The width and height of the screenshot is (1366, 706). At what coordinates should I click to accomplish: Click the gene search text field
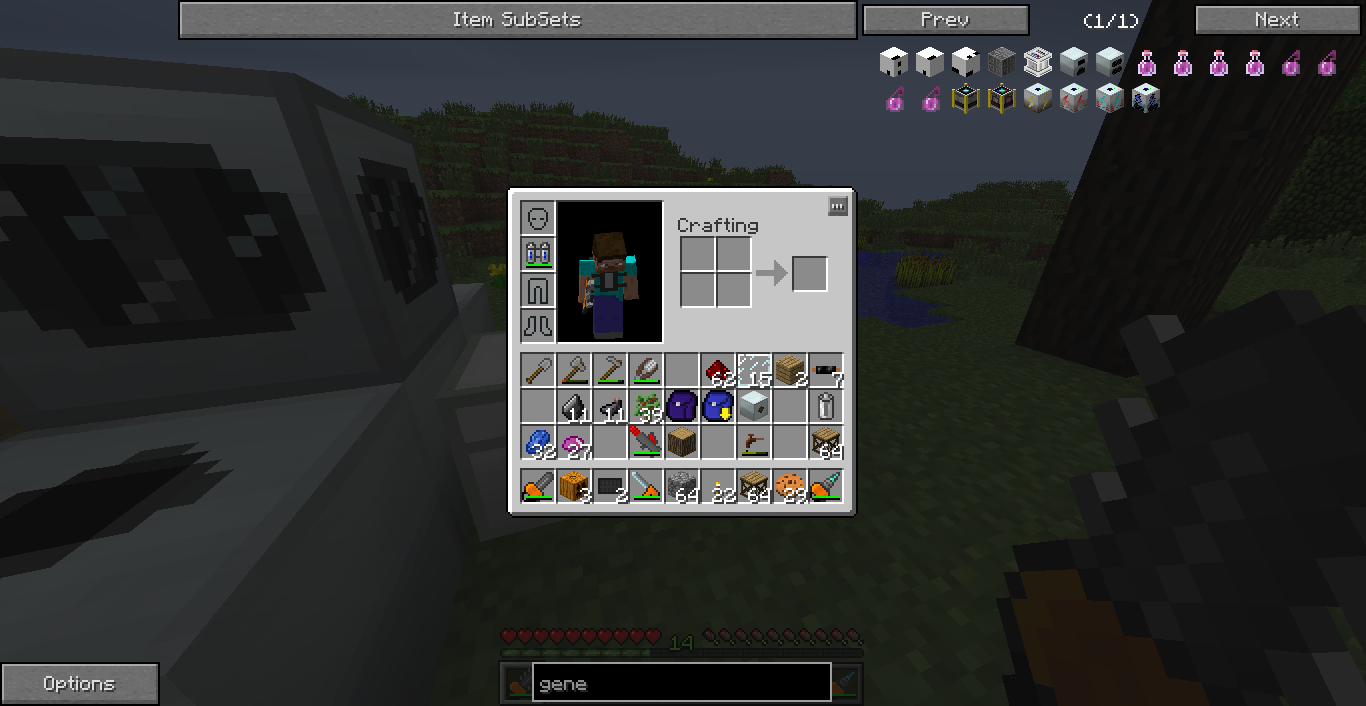point(681,683)
